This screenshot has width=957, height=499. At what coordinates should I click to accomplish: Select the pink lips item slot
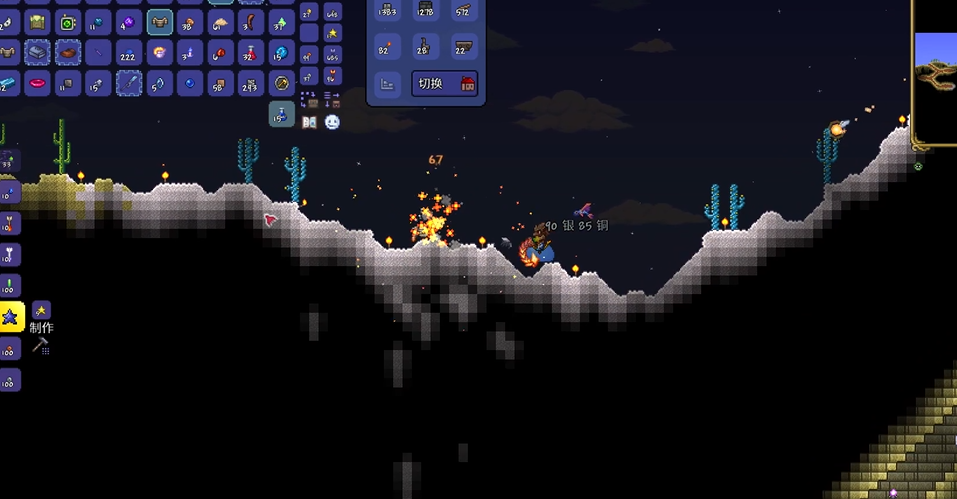[x=37, y=83]
